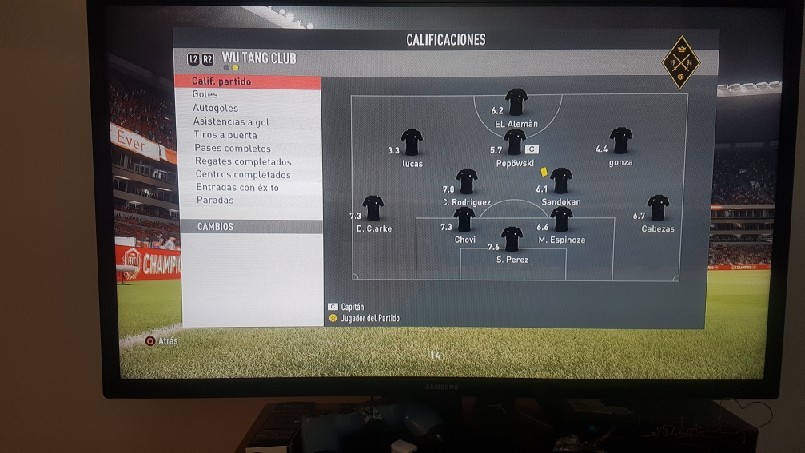Screen dimensions: 805x453
Task: Select D. Clarke's player shirt
Action: [x=373, y=208]
